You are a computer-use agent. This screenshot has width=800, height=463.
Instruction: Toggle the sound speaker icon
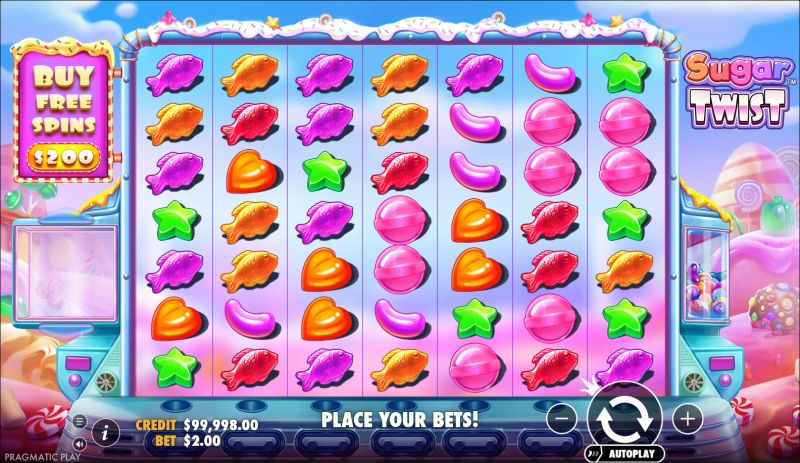pos(79,442)
